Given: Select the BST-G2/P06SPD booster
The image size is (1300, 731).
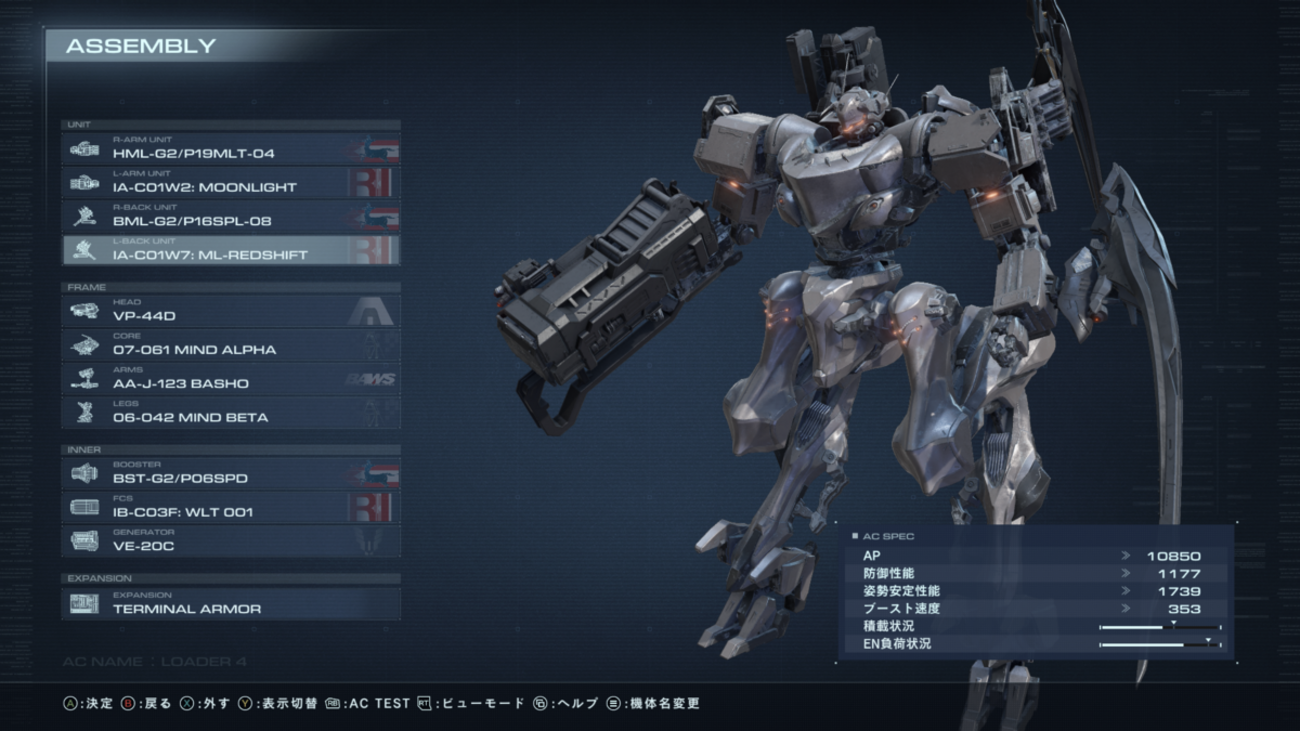Looking at the screenshot, I should coord(231,475).
